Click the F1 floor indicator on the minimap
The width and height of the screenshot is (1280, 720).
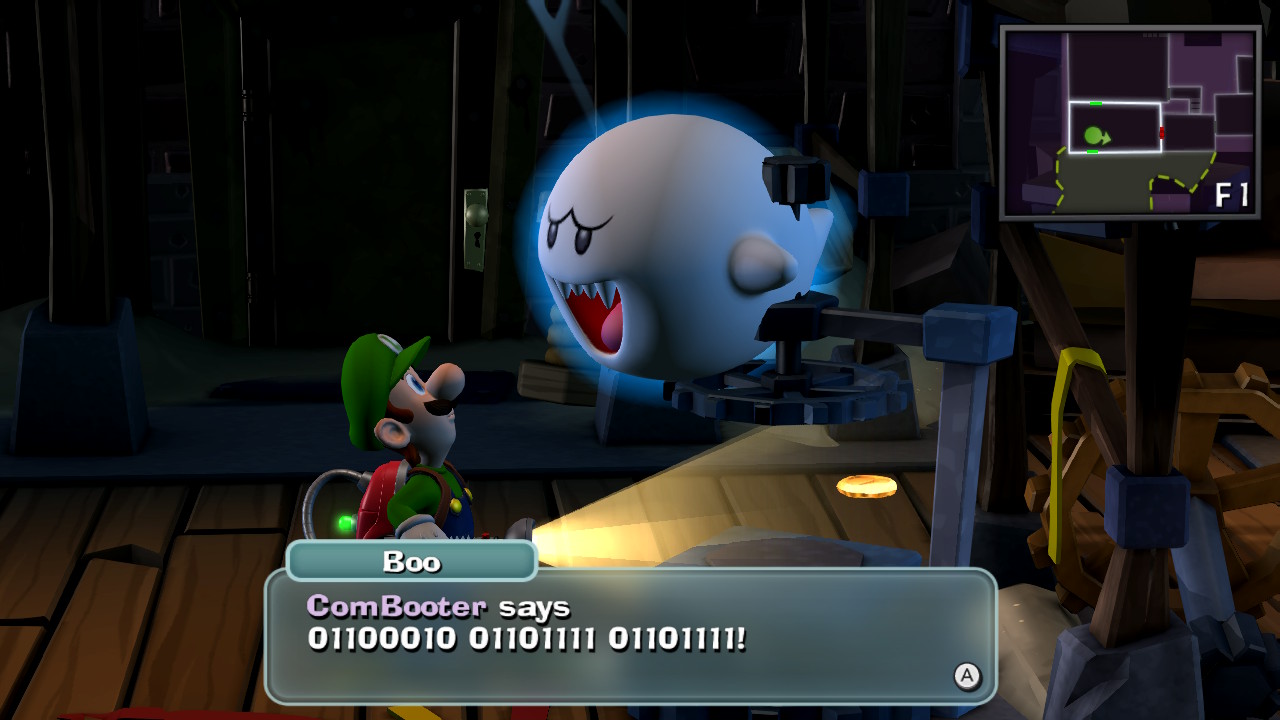click(1230, 195)
